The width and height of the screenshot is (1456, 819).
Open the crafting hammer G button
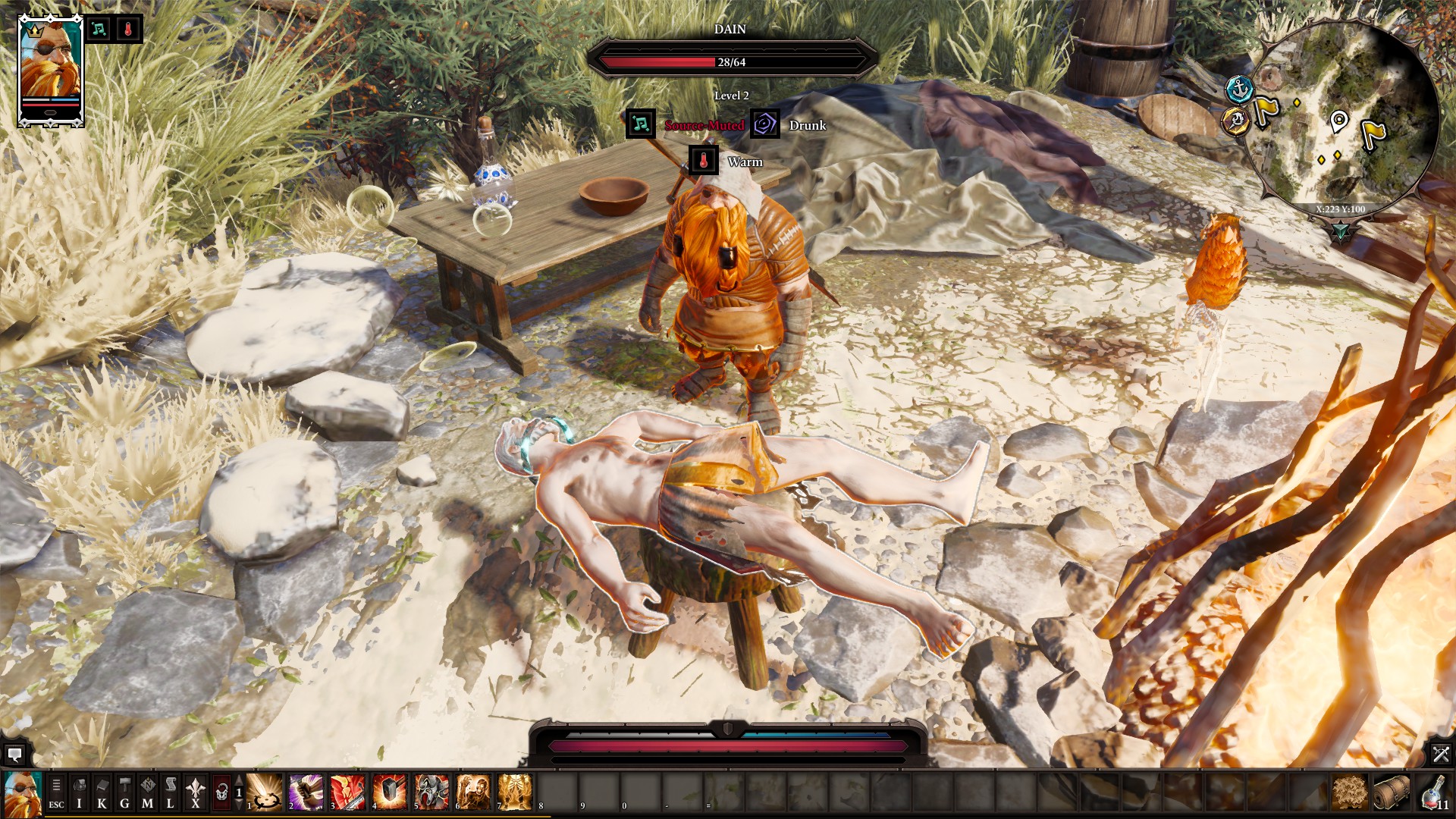click(125, 793)
